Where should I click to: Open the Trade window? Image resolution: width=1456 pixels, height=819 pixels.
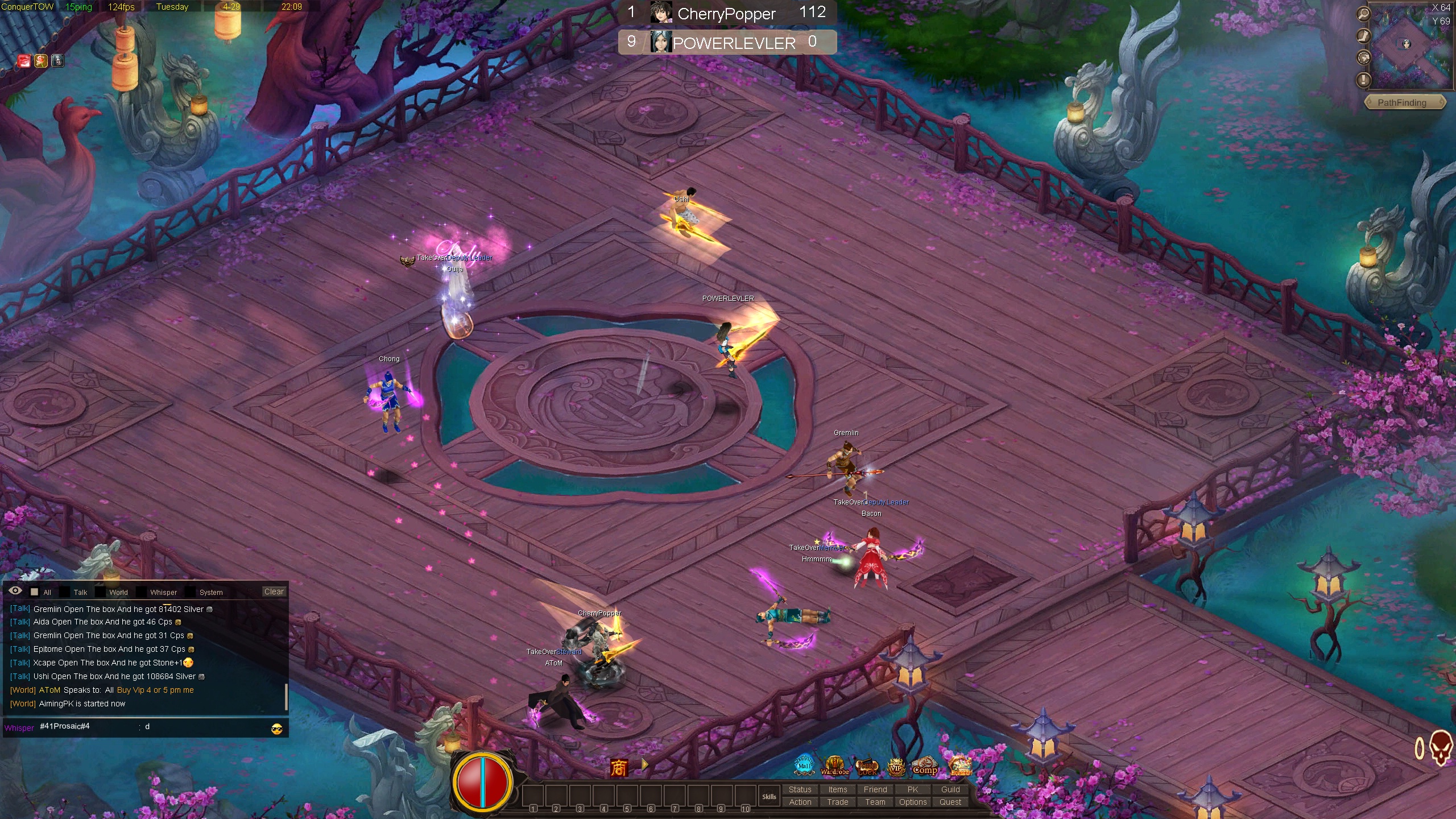[x=838, y=802]
